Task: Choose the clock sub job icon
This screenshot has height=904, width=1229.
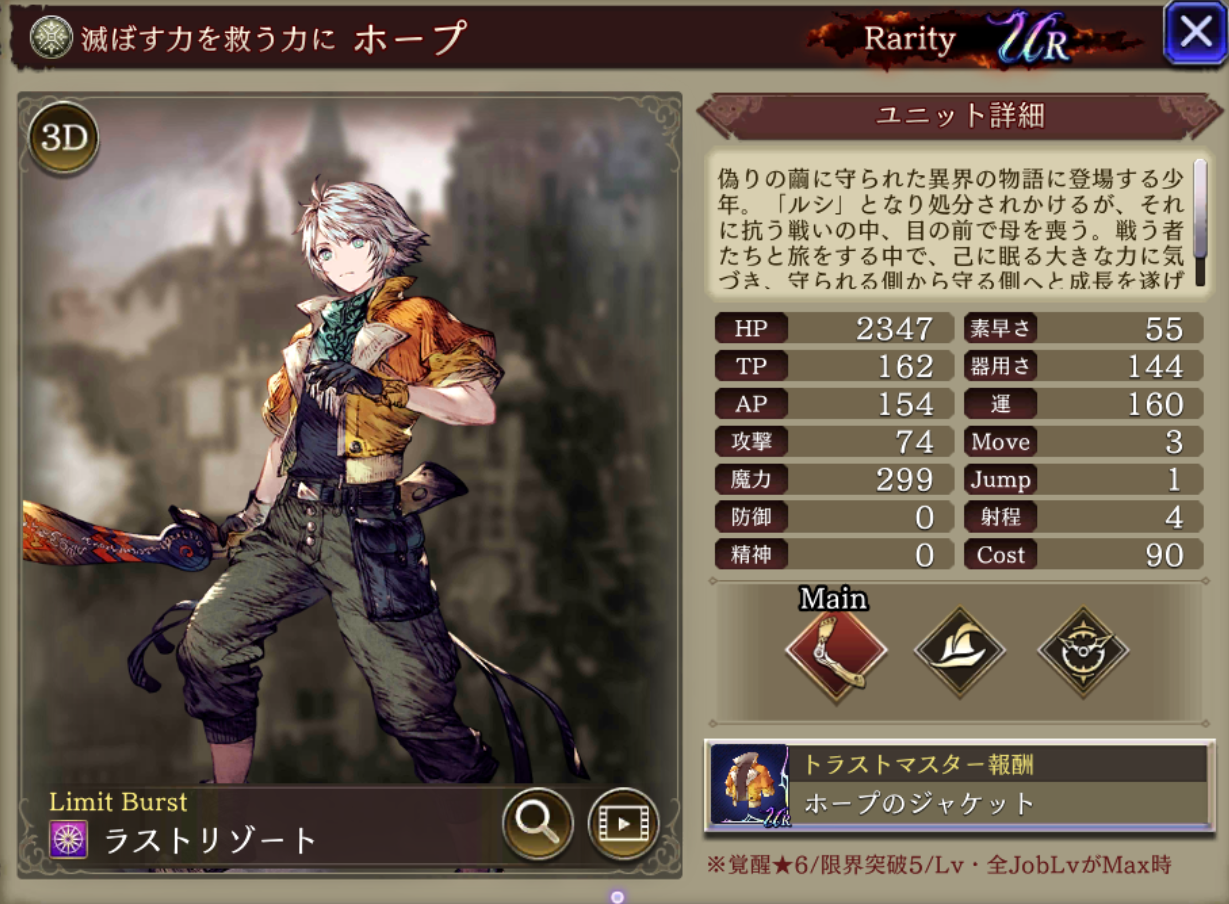Action: click(x=1083, y=652)
